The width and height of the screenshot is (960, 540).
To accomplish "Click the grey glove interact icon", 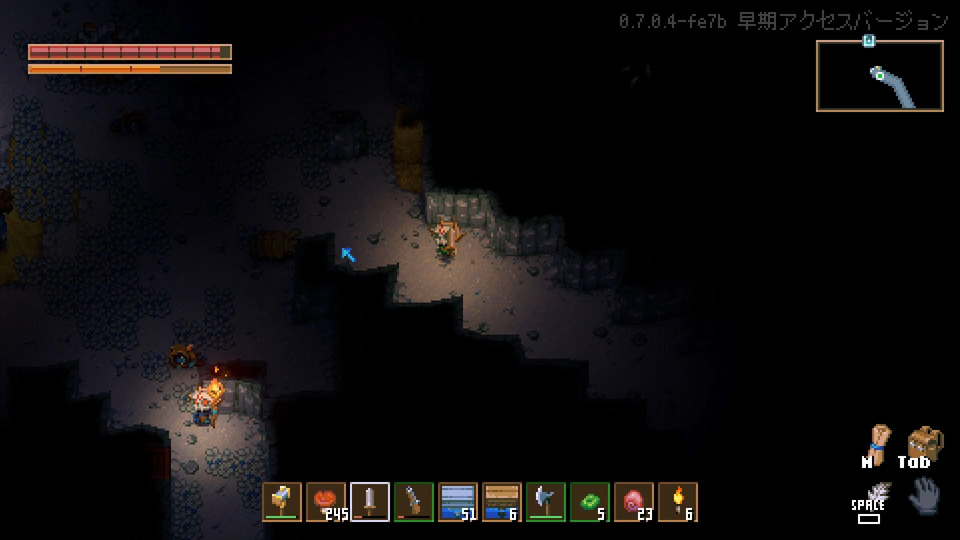I will (x=925, y=496).
